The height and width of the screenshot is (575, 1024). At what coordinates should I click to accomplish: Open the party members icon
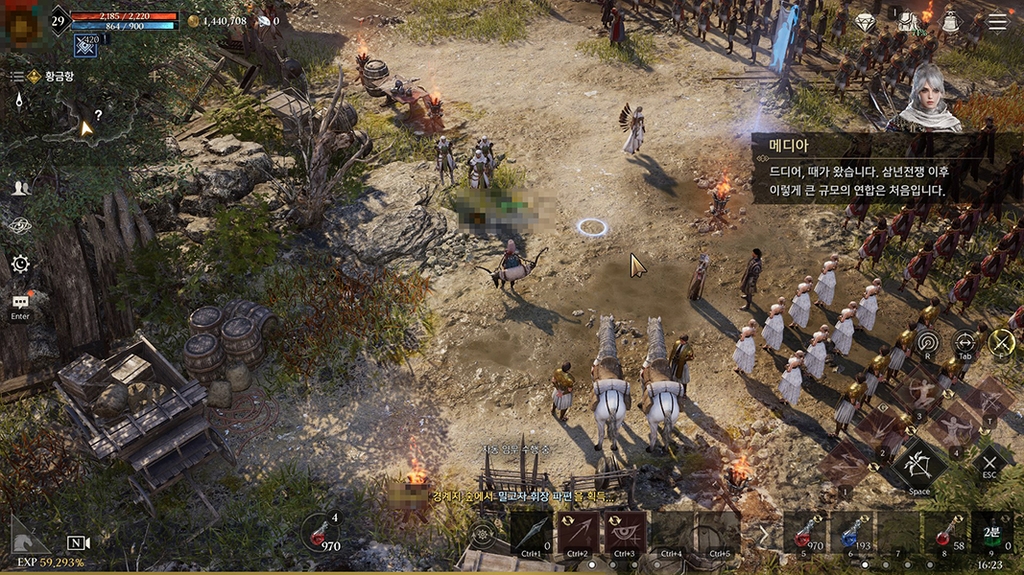(x=20, y=188)
